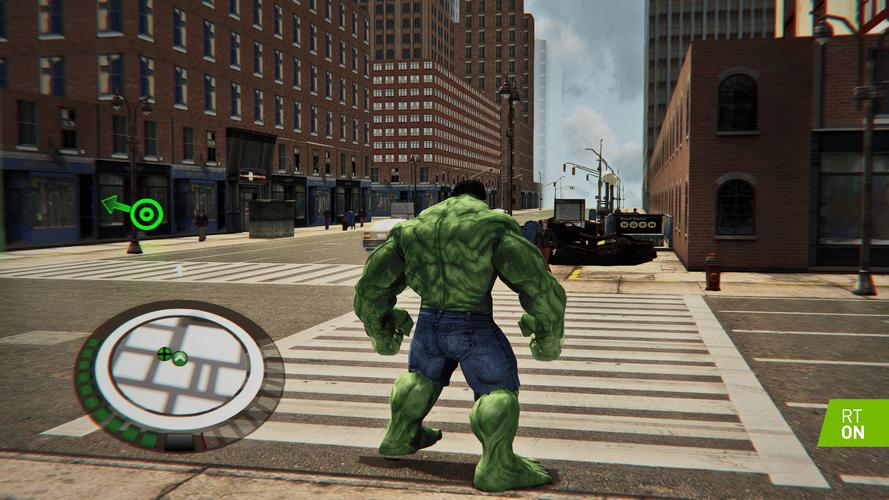Select the green objective target marker
889x500 pixels.
pos(146,213)
